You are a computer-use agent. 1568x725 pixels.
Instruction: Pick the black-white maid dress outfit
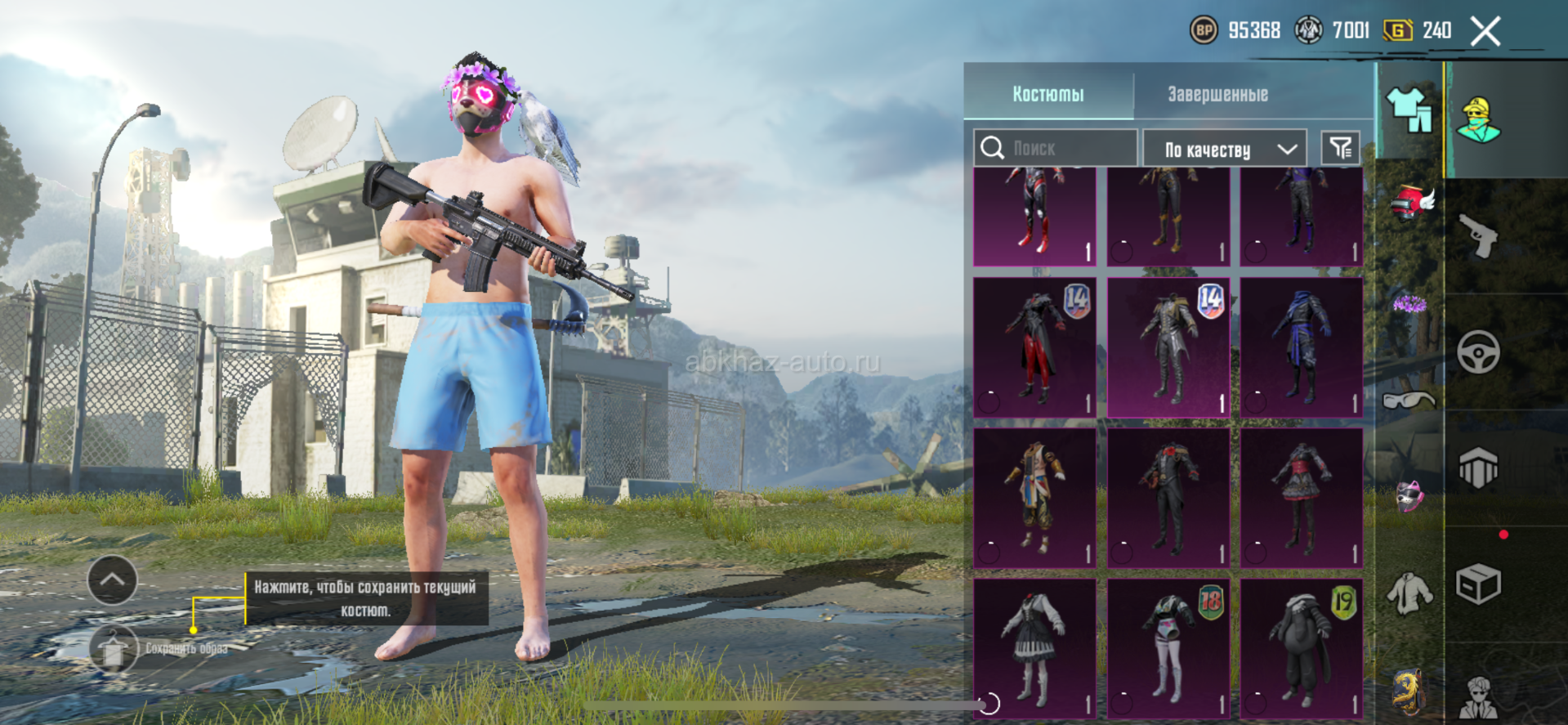point(1034,649)
